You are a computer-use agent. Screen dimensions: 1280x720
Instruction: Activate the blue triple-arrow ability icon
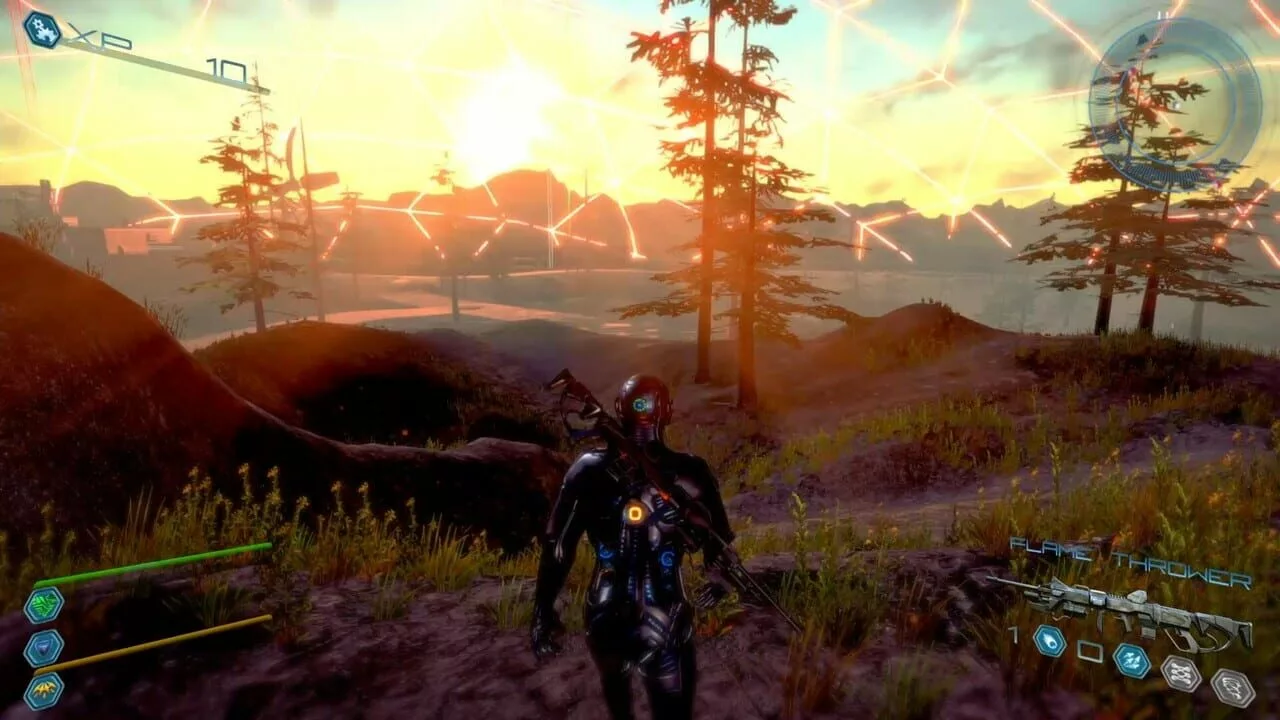[x=1131, y=661]
